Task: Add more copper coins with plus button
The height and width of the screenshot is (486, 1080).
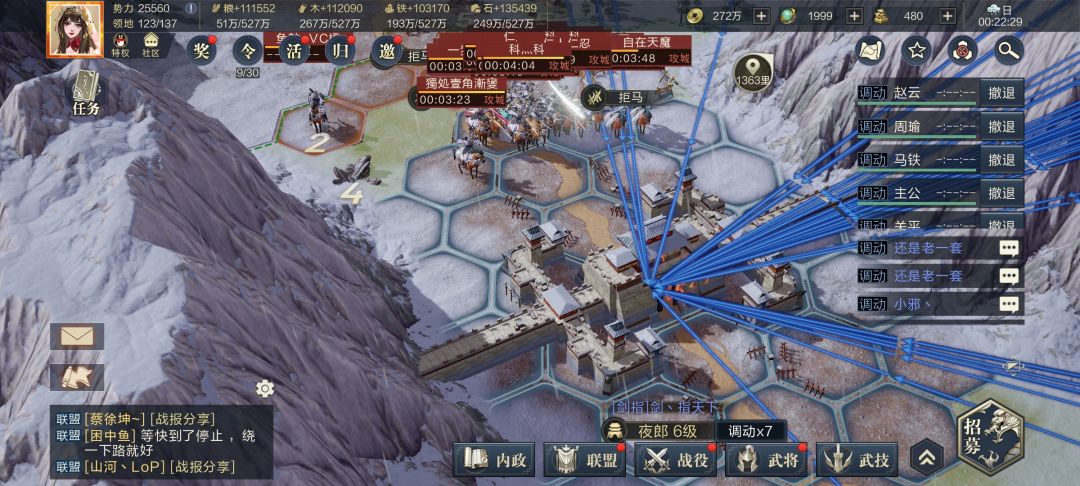Action: click(761, 15)
